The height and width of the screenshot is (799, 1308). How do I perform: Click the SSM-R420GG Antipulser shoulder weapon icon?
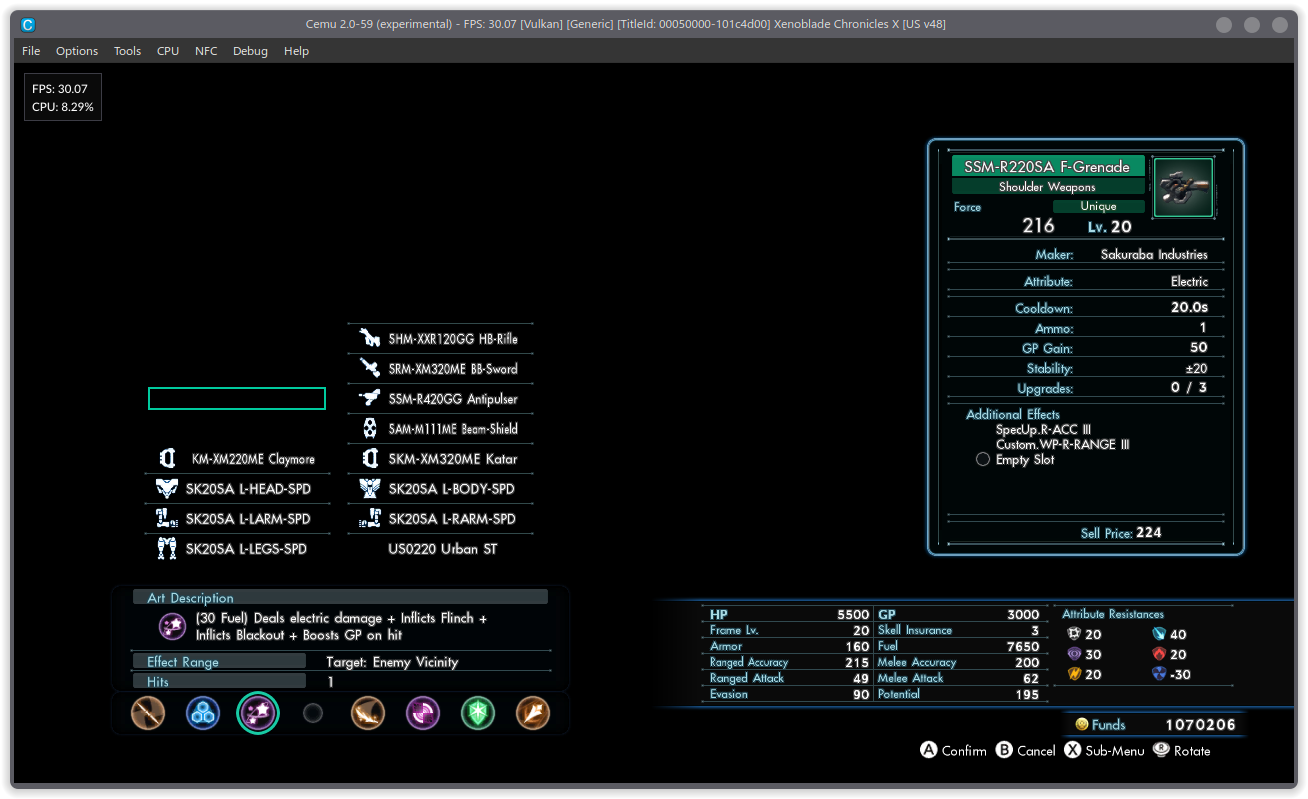[x=369, y=398]
